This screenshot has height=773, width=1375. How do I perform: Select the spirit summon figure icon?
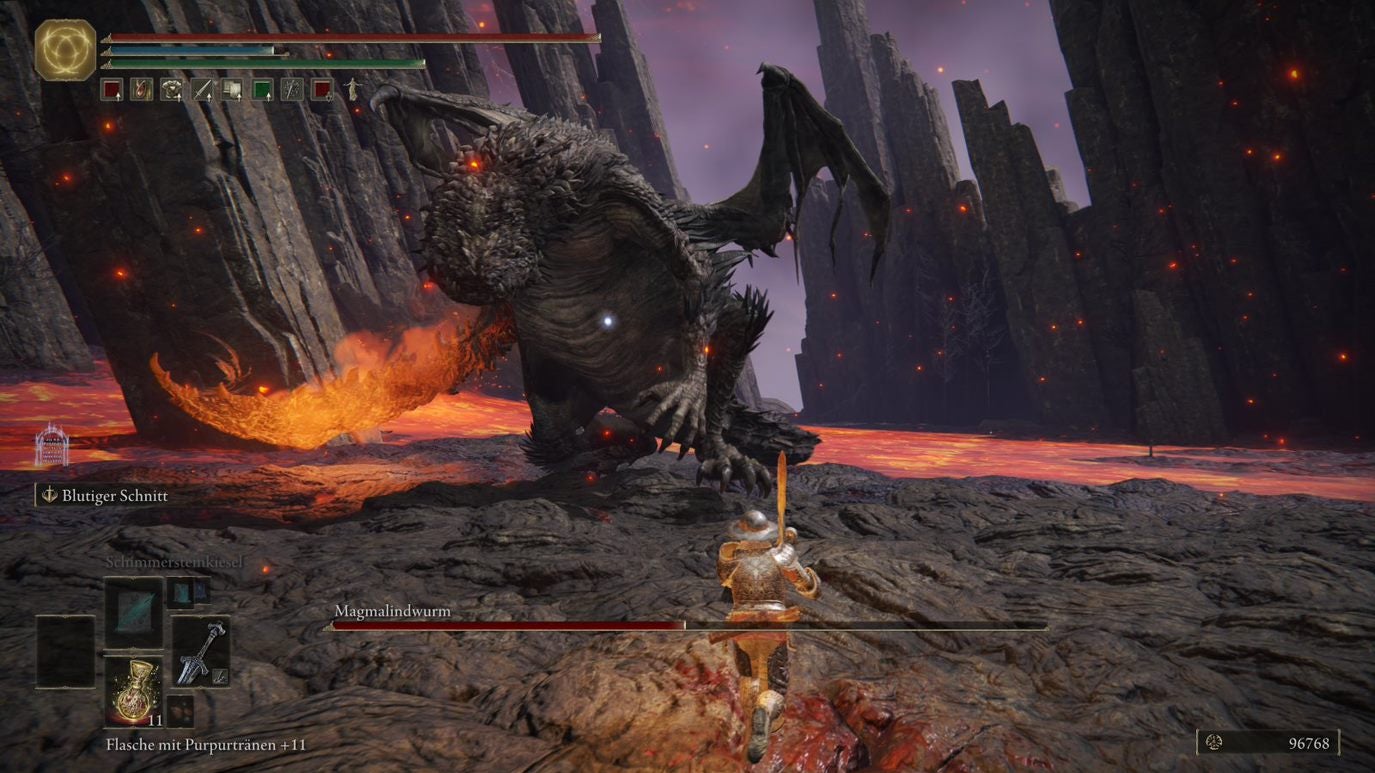(x=353, y=89)
